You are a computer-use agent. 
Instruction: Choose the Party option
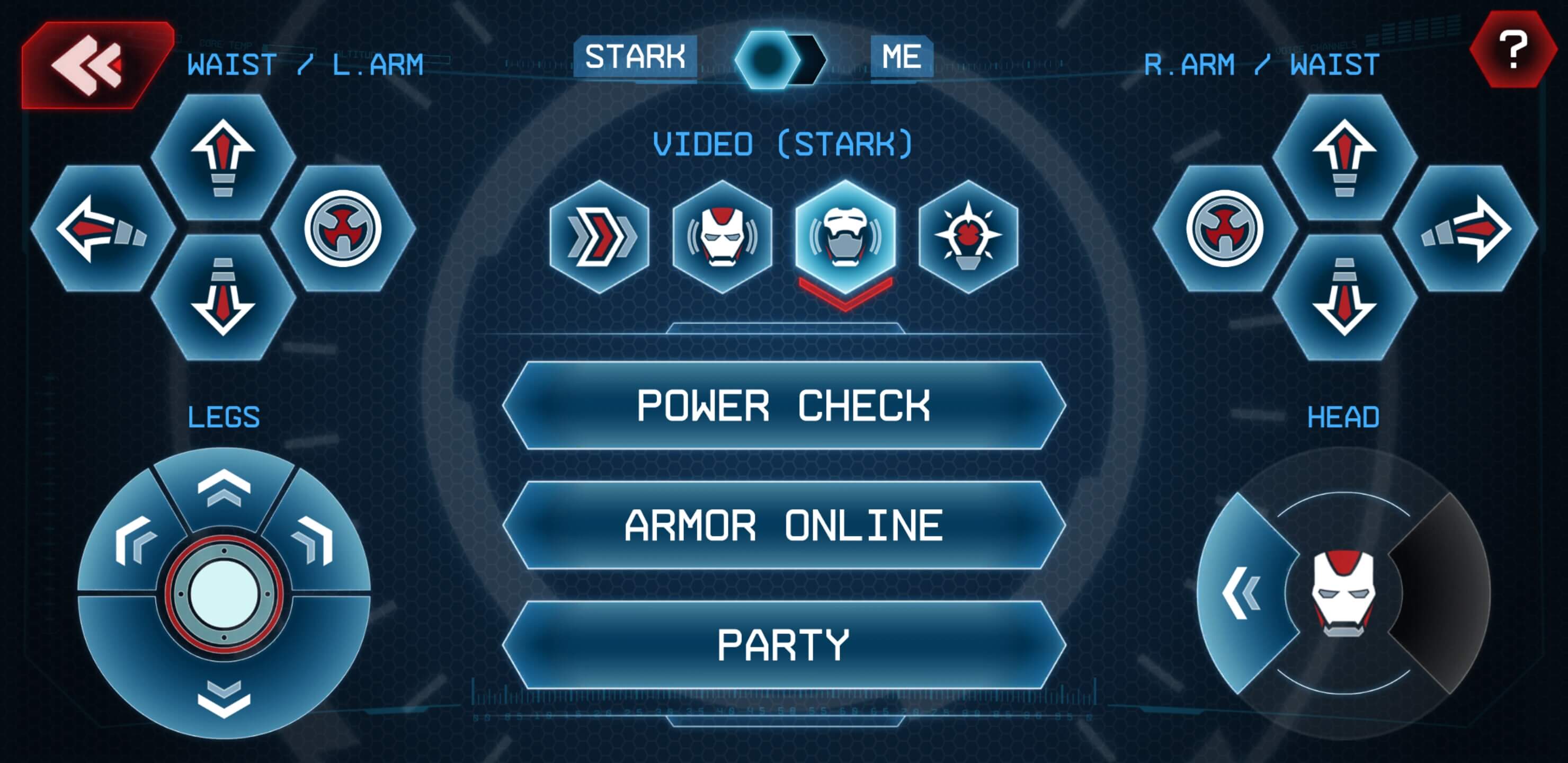tap(783, 645)
